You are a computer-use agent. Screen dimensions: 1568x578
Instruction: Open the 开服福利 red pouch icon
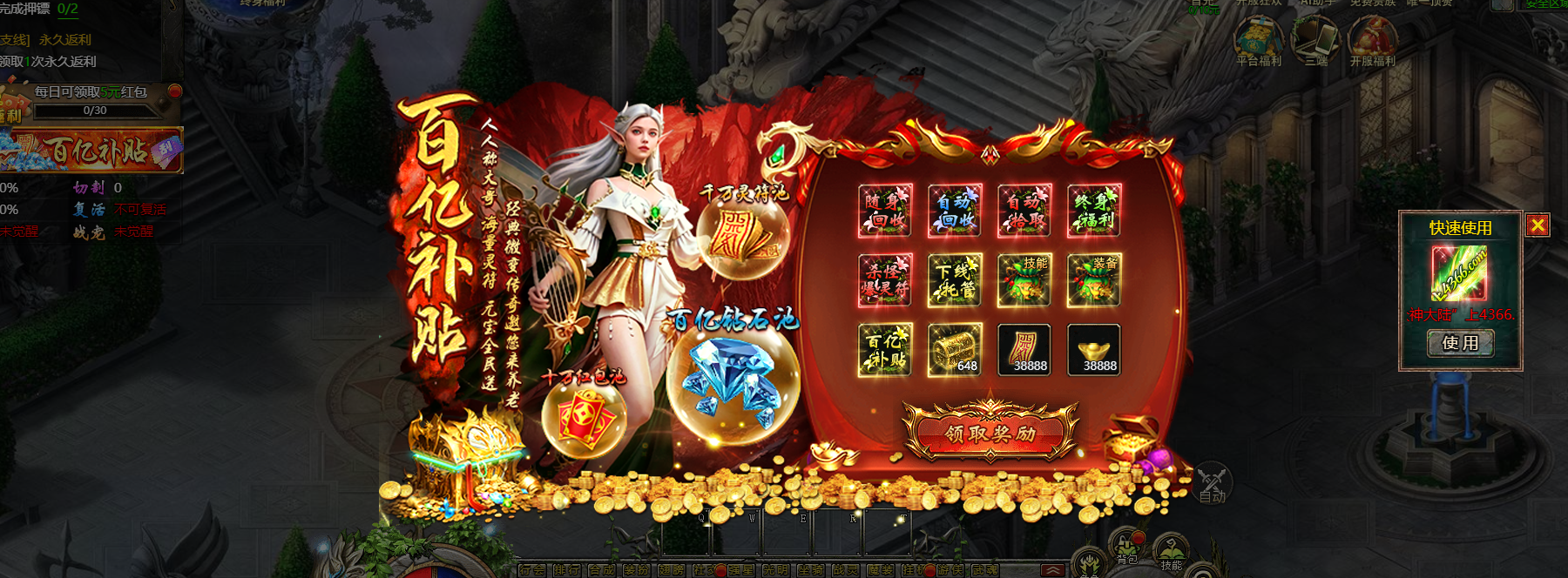(x=1373, y=40)
